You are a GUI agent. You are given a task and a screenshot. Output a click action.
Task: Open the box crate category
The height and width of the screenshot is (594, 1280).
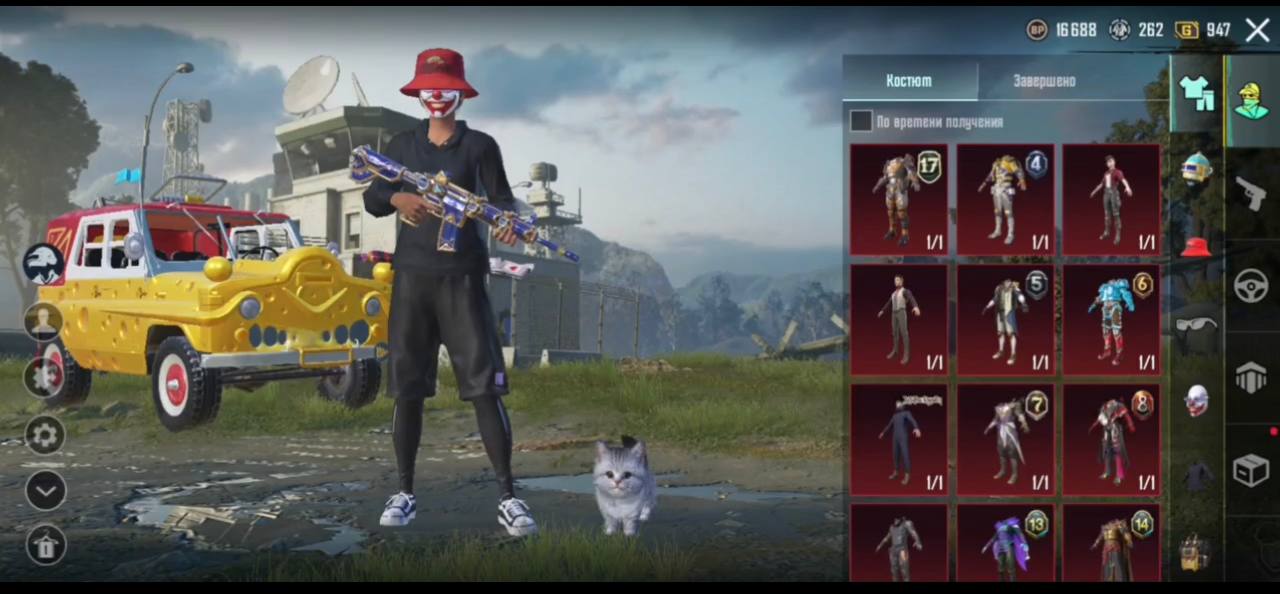click(1251, 469)
